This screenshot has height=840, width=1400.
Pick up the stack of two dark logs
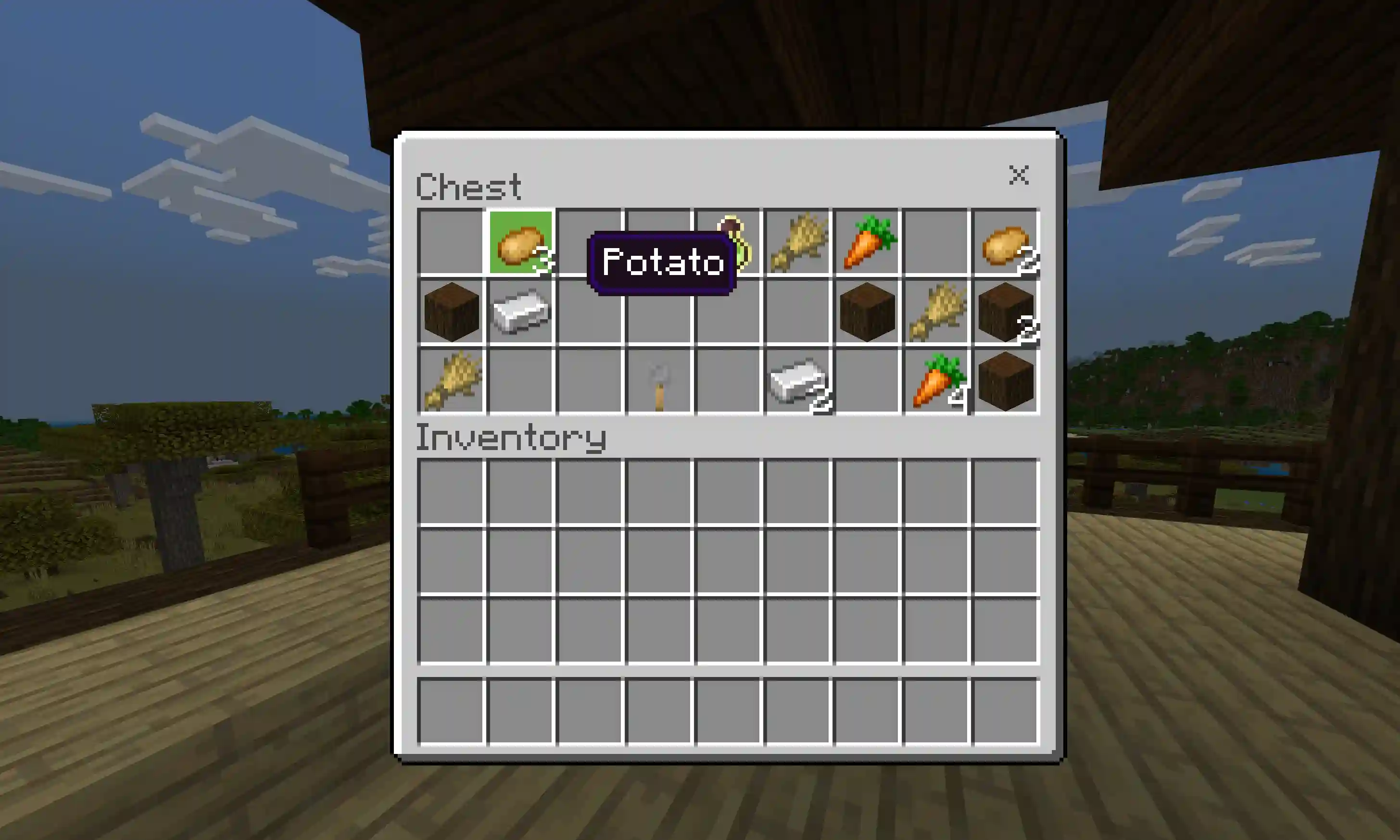tap(1006, 312)
